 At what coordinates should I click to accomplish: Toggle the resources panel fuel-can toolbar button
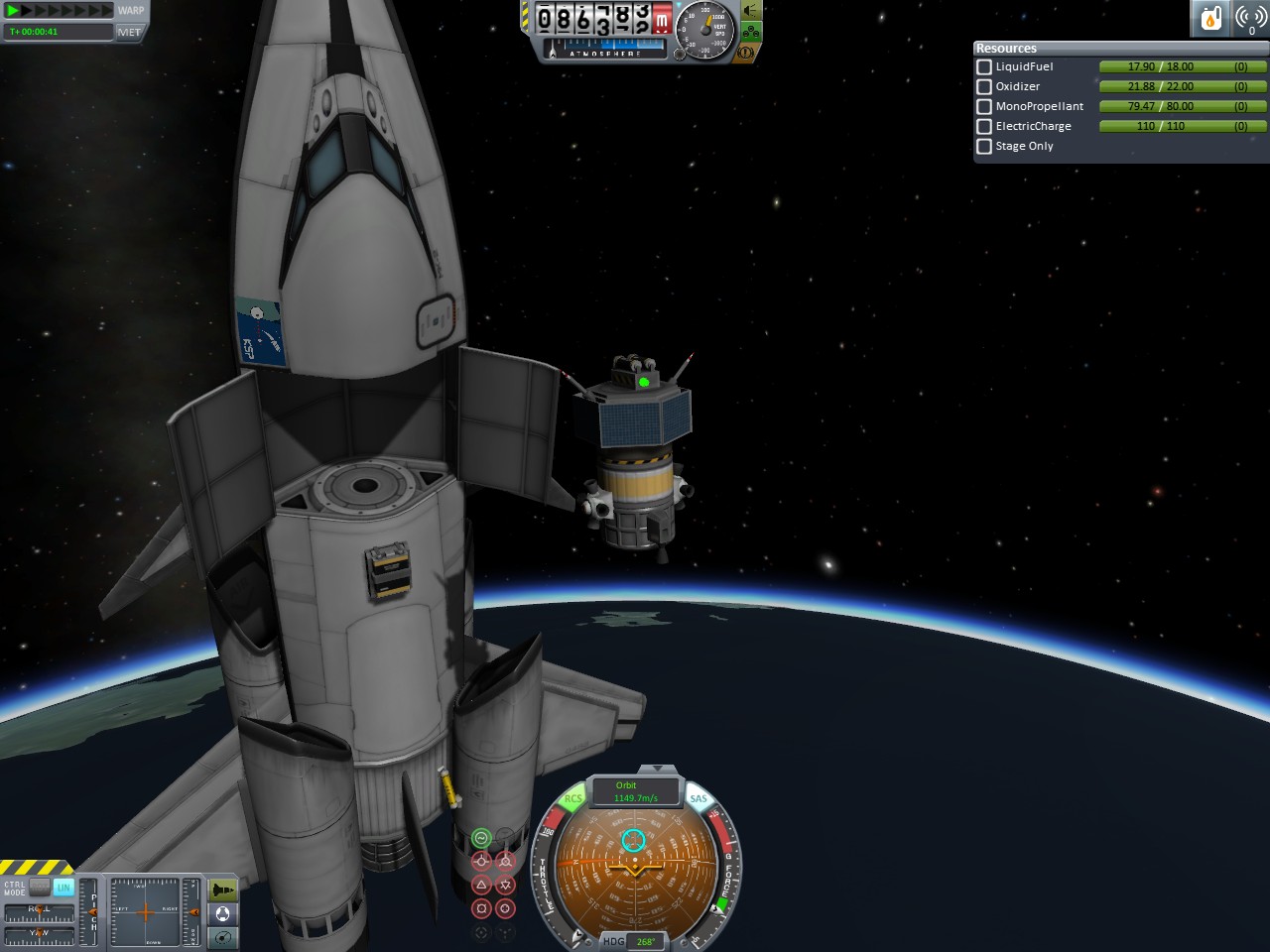point(1210,18)
